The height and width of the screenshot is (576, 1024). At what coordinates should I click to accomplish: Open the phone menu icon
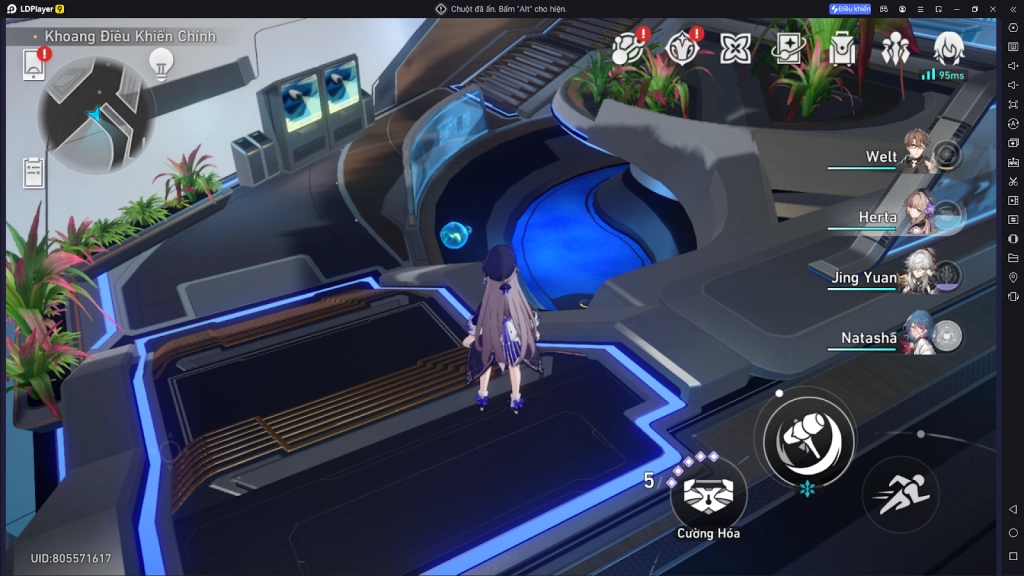click(x=34, y=65)
